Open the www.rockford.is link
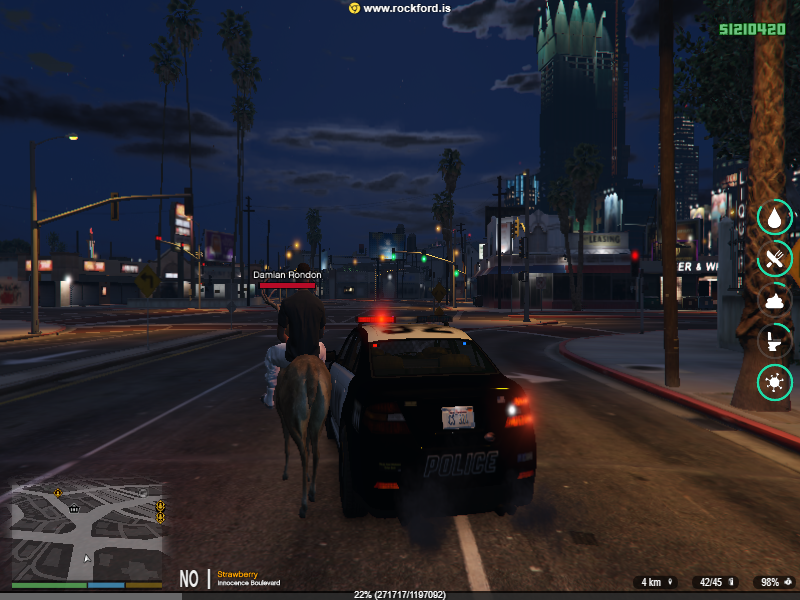This screenshot has height=600, width=800. point(400,8)
